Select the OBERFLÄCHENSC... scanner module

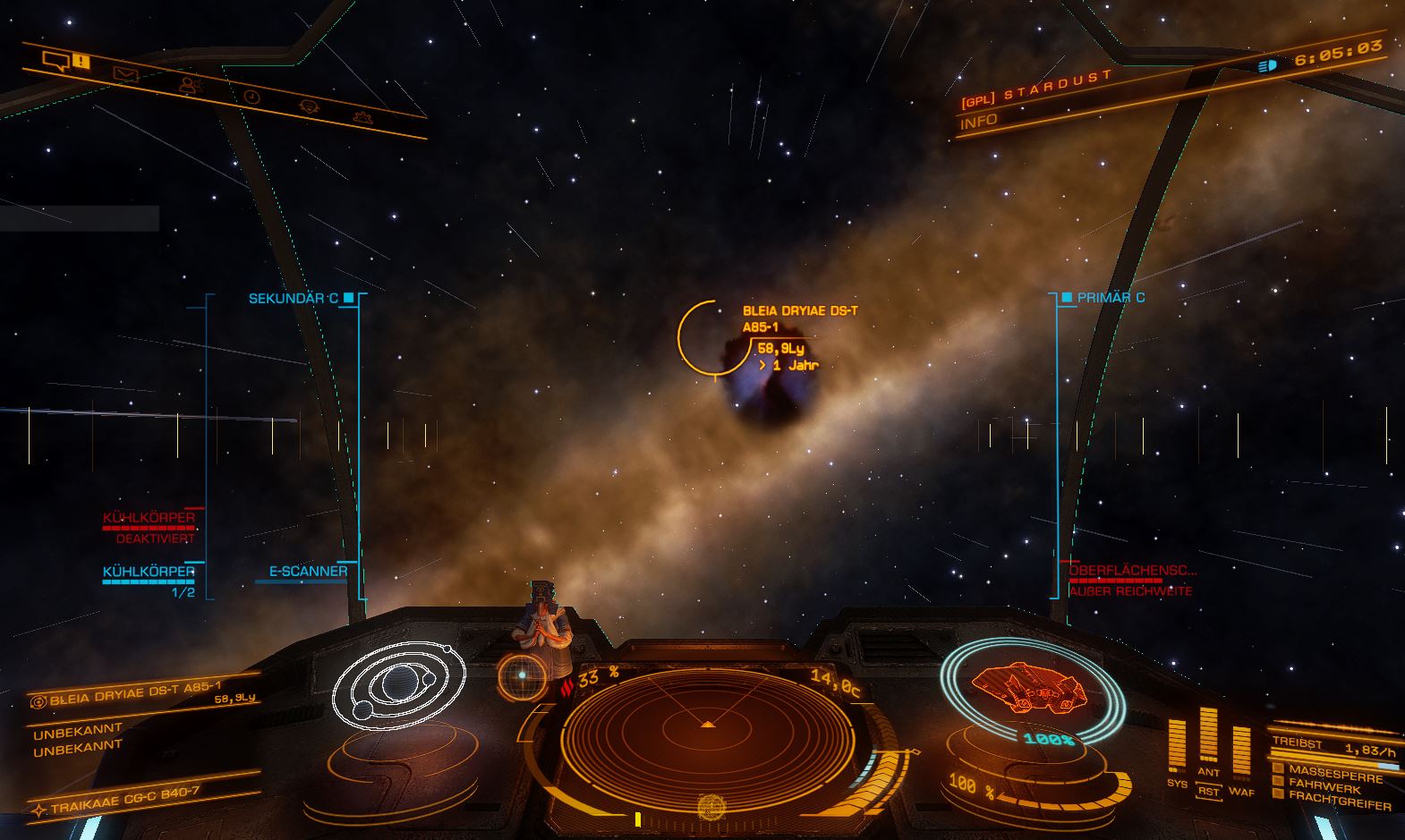click(1132, 571)
